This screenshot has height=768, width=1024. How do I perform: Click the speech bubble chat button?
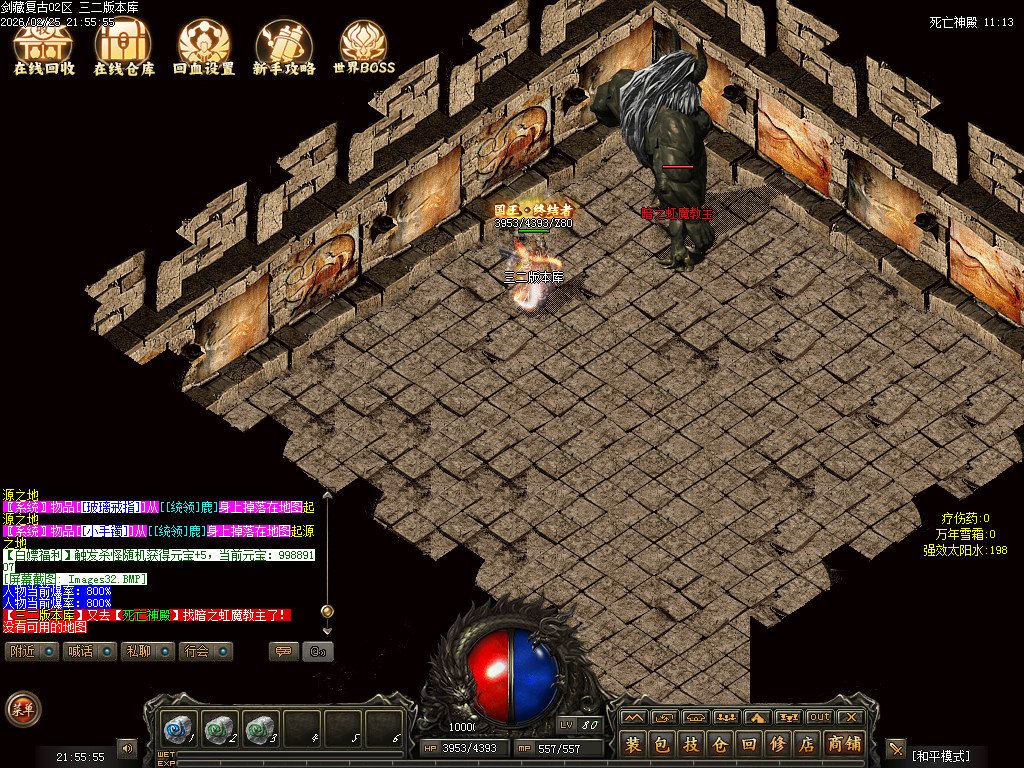tap(284, 651)
